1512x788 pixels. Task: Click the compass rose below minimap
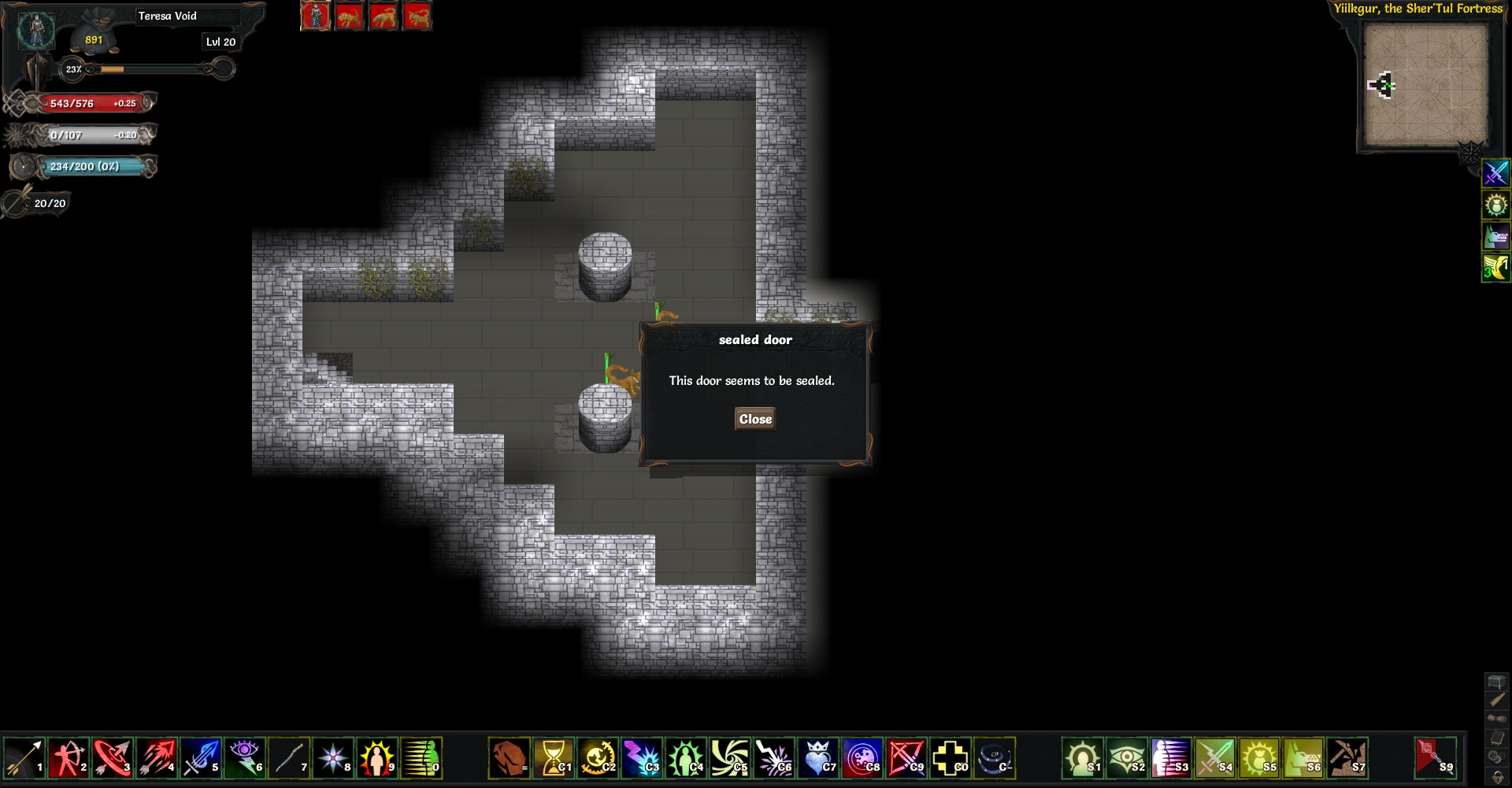1469,152
